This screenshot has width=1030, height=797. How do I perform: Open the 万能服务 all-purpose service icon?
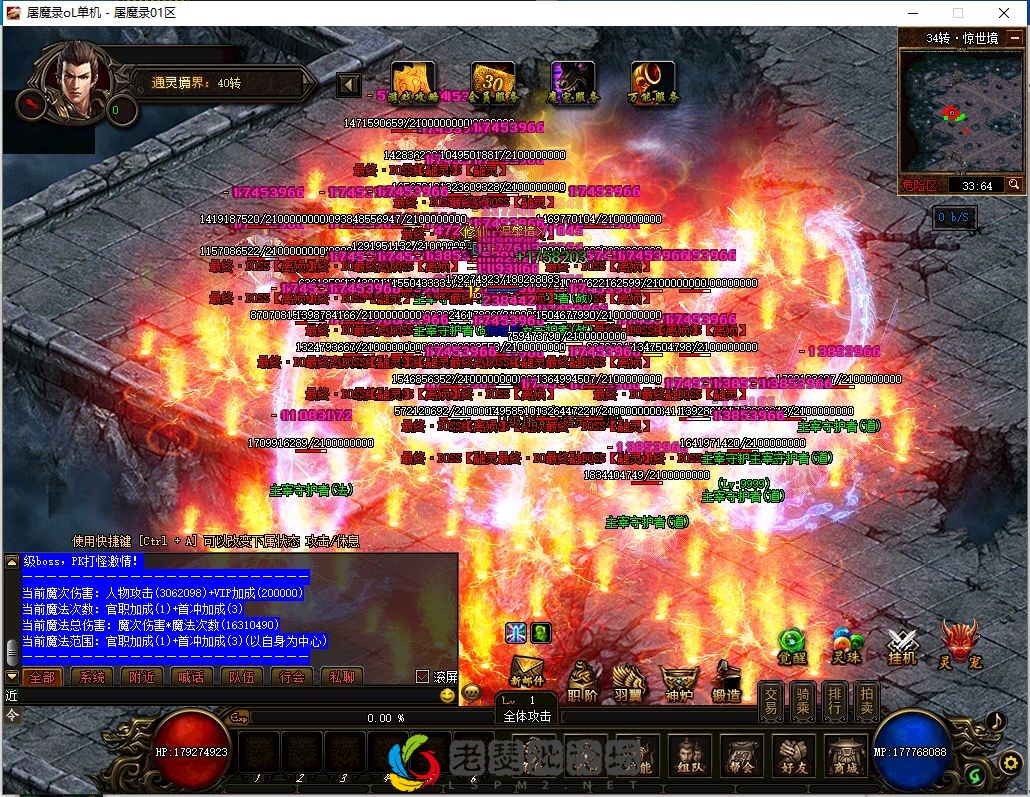pyautogui.click(x=653, y=81)
